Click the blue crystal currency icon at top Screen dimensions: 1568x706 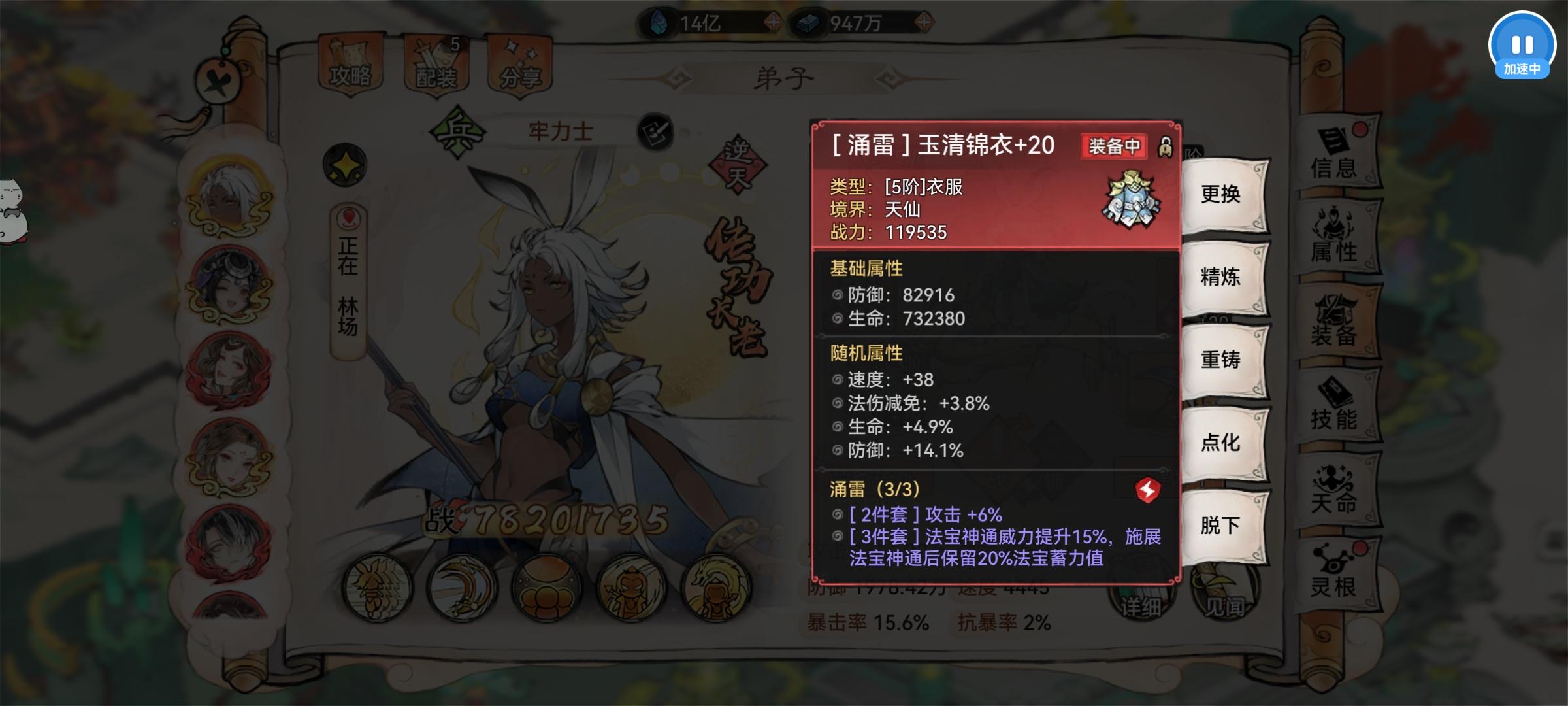659,21
